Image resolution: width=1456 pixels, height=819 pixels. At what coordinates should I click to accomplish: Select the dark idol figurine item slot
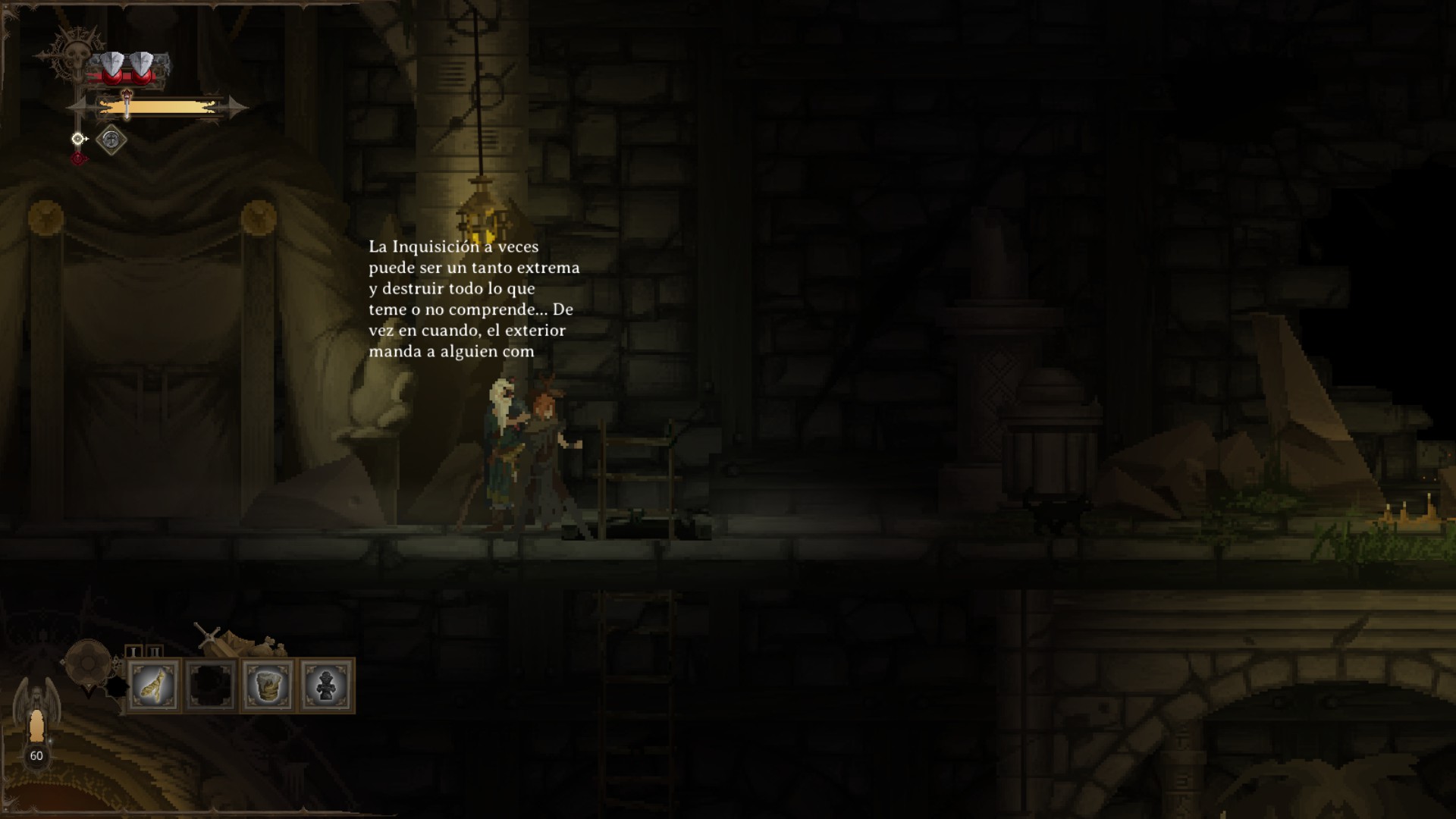tap(326, 686)
